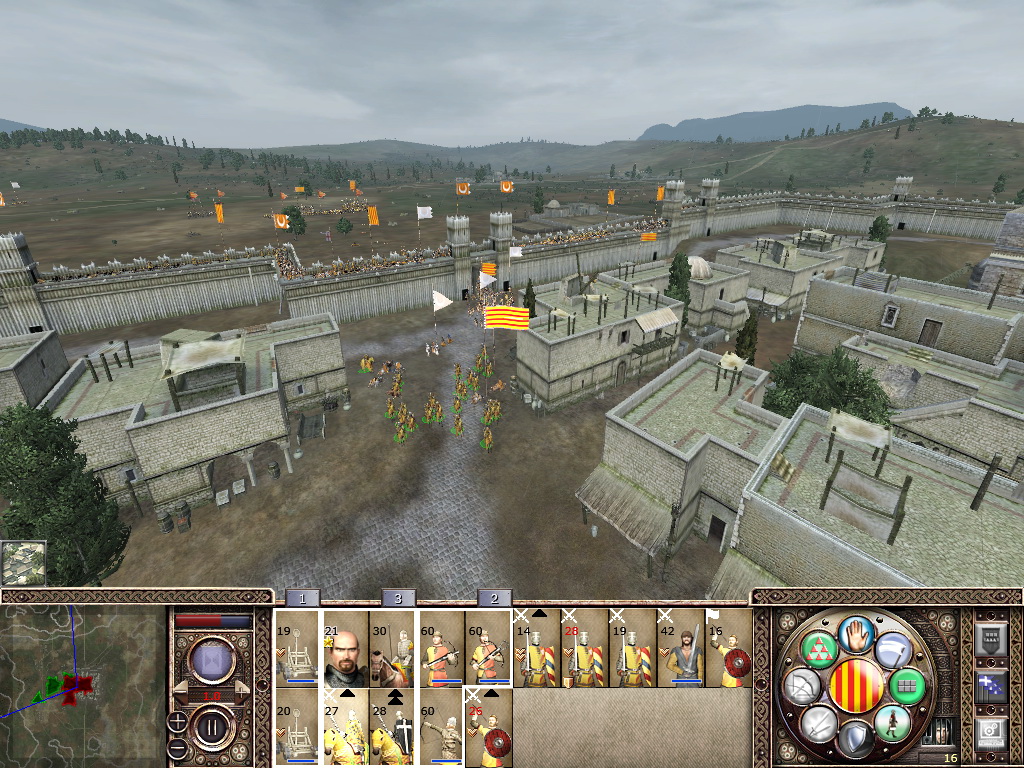This screenshot has height=768, width=1024.
Task: Select the routing unit card with 16 men
Action: click(729, 648)
